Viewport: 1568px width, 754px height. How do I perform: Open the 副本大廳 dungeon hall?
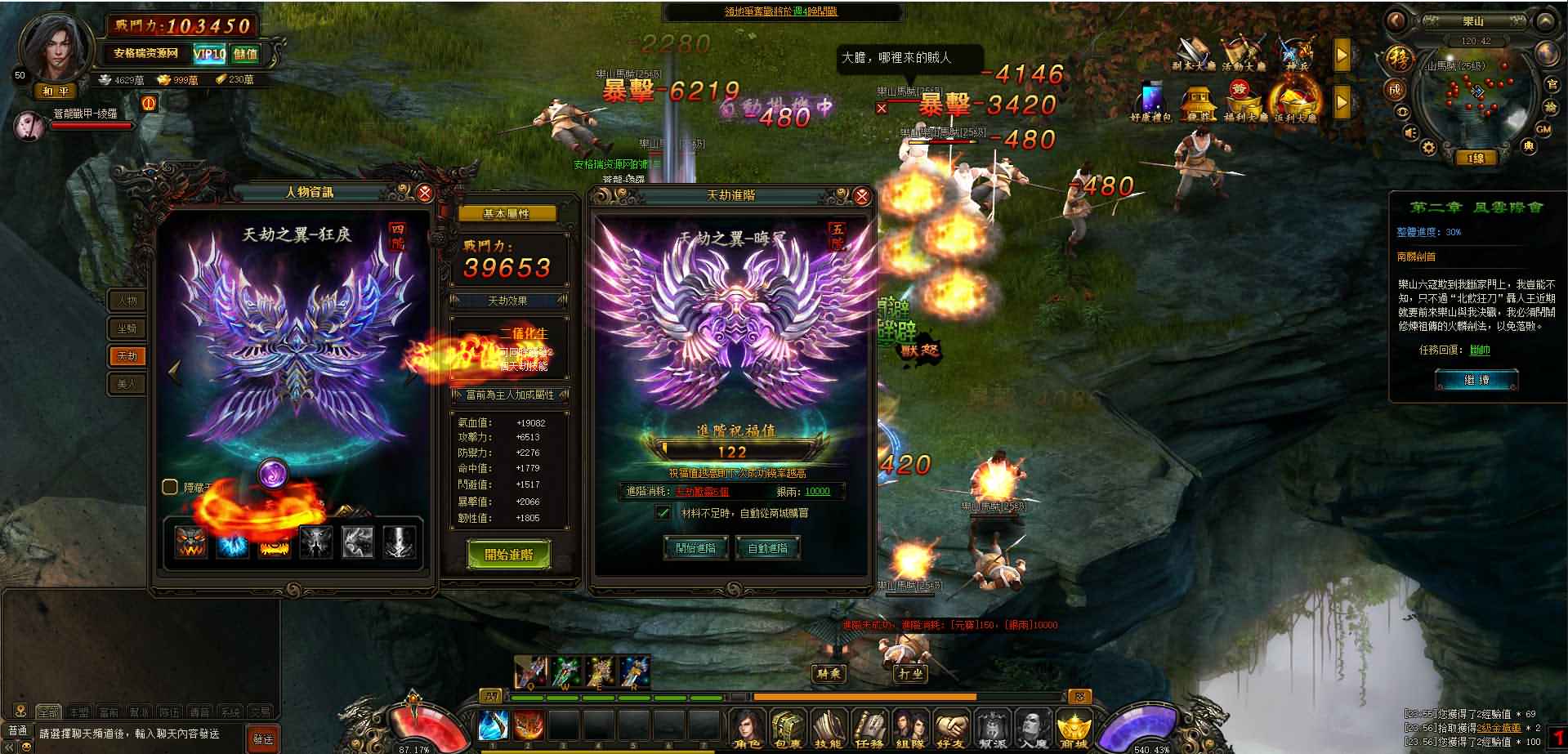(x=1194, y=55)
